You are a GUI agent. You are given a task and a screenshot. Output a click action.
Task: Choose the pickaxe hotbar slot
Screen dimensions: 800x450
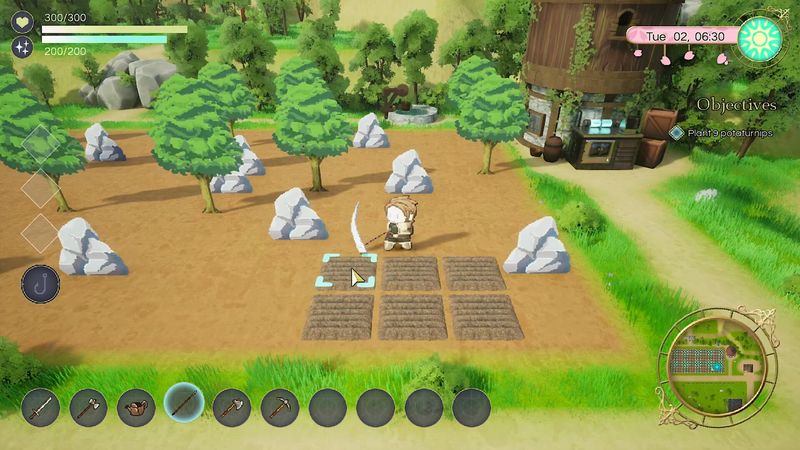point(280,407)
